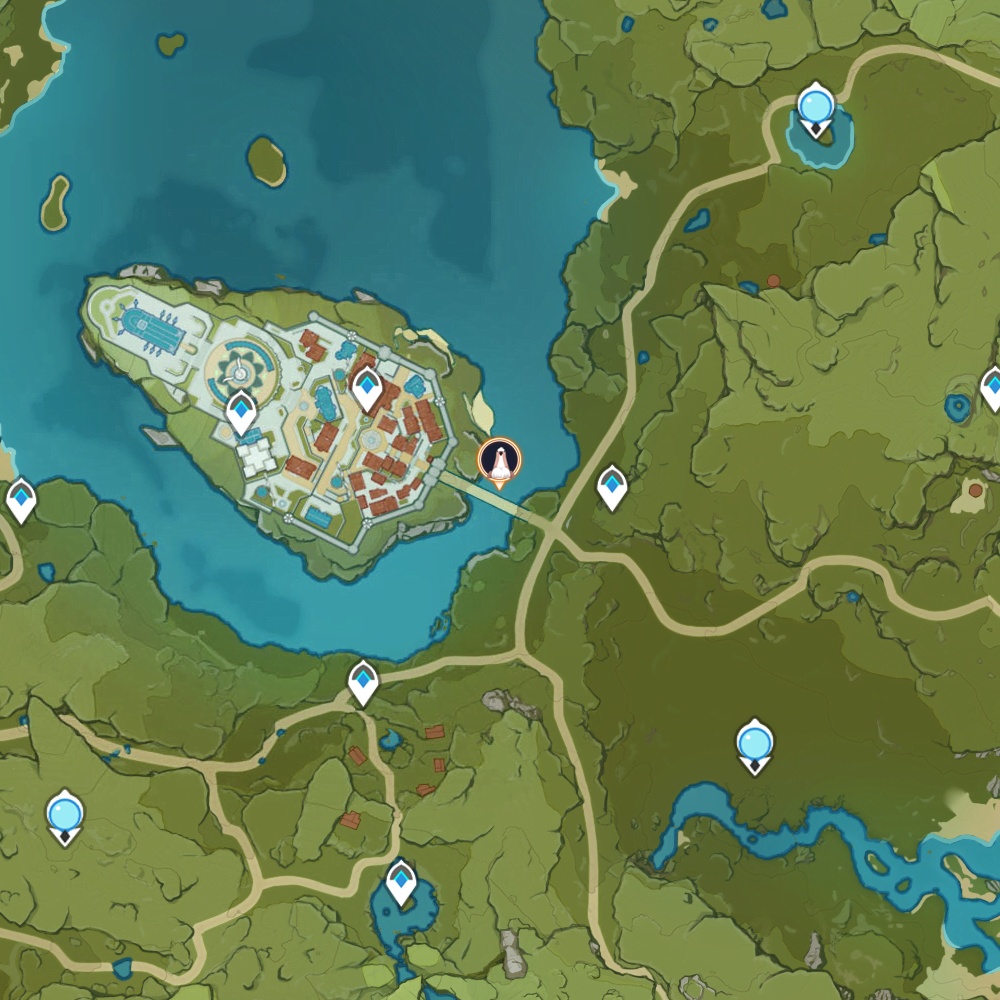Select the waypoint among the city's red rooftops
The image size is (1000, 1000).
point(367,388)
